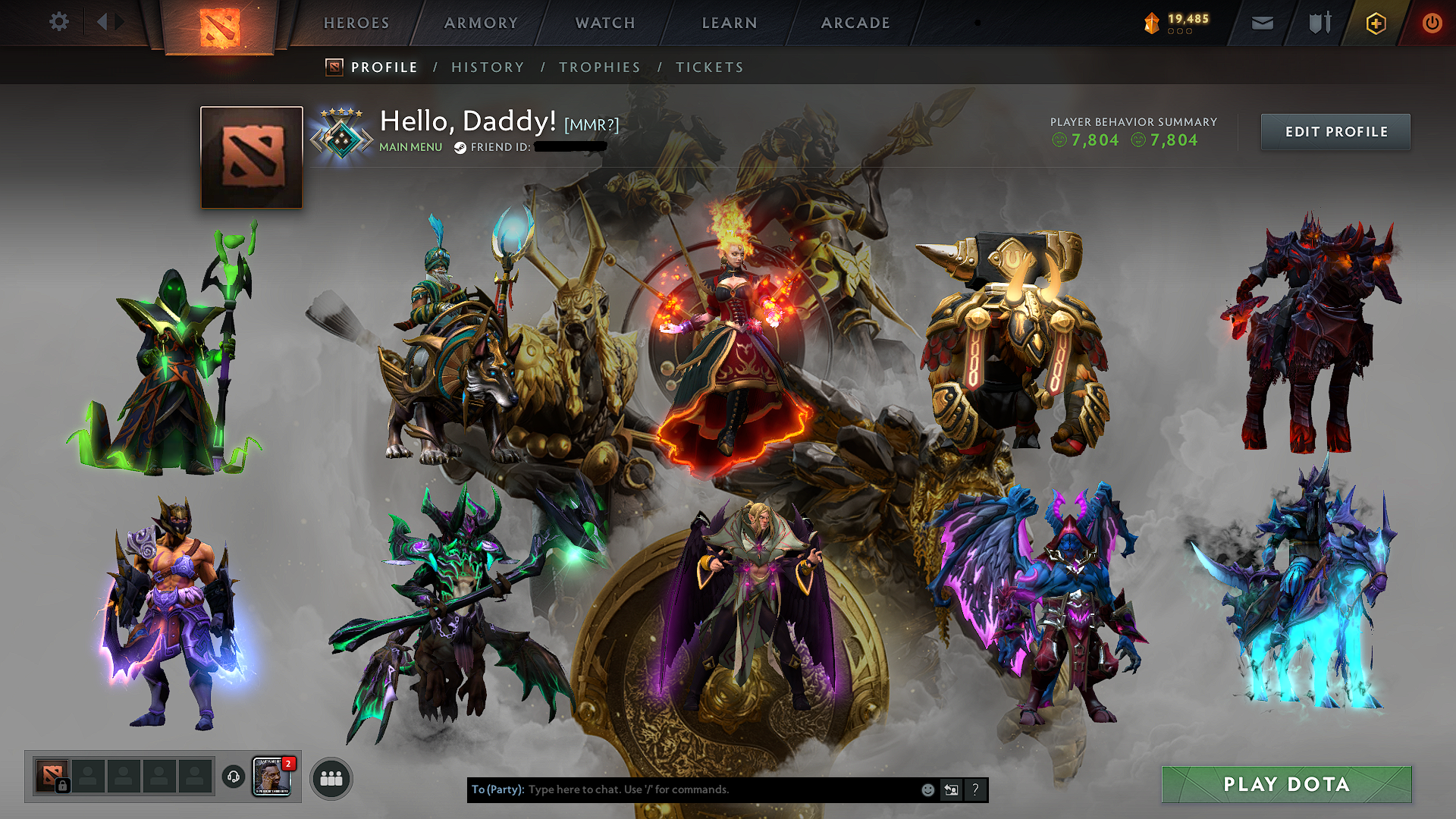Open the friends list icon
This screenshot has height=819, width=1456.
pyautogui.click(x=331, y=777)
